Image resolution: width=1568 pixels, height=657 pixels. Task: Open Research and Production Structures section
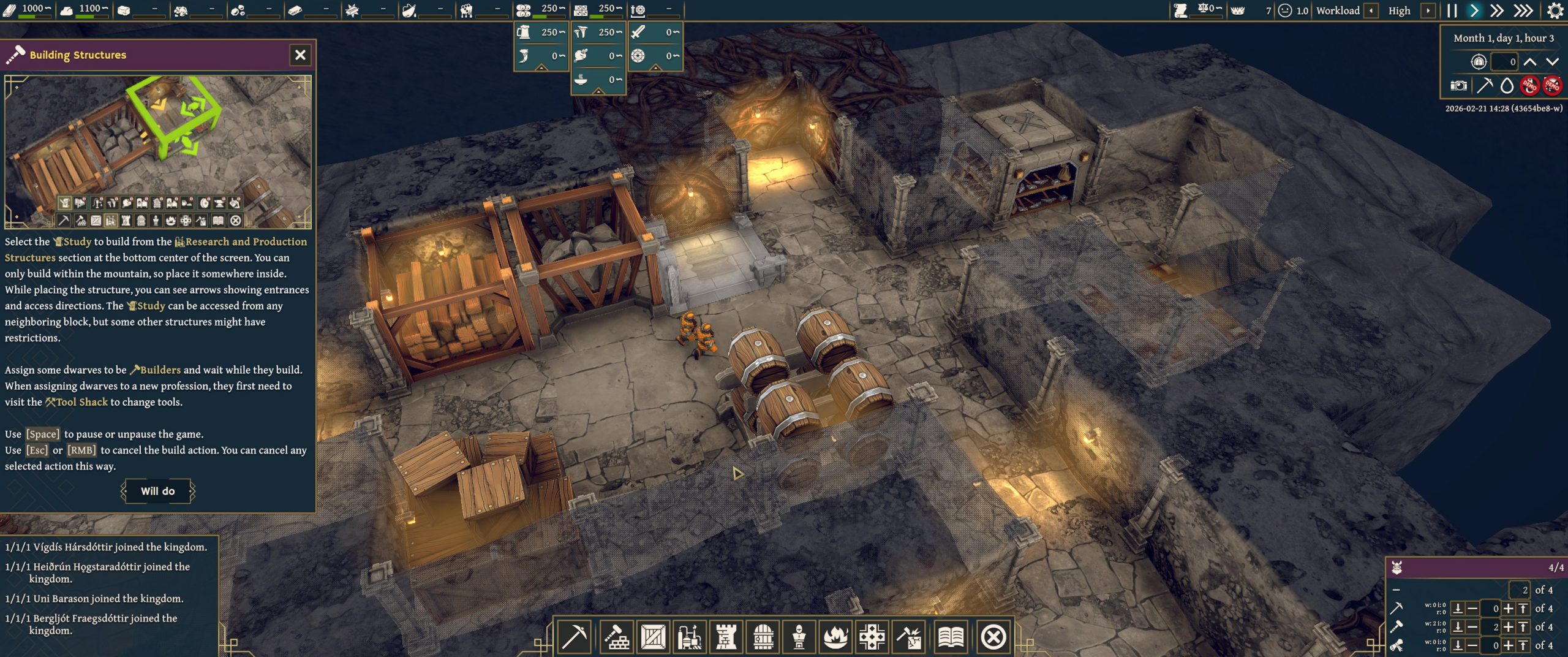click(690, 637)
